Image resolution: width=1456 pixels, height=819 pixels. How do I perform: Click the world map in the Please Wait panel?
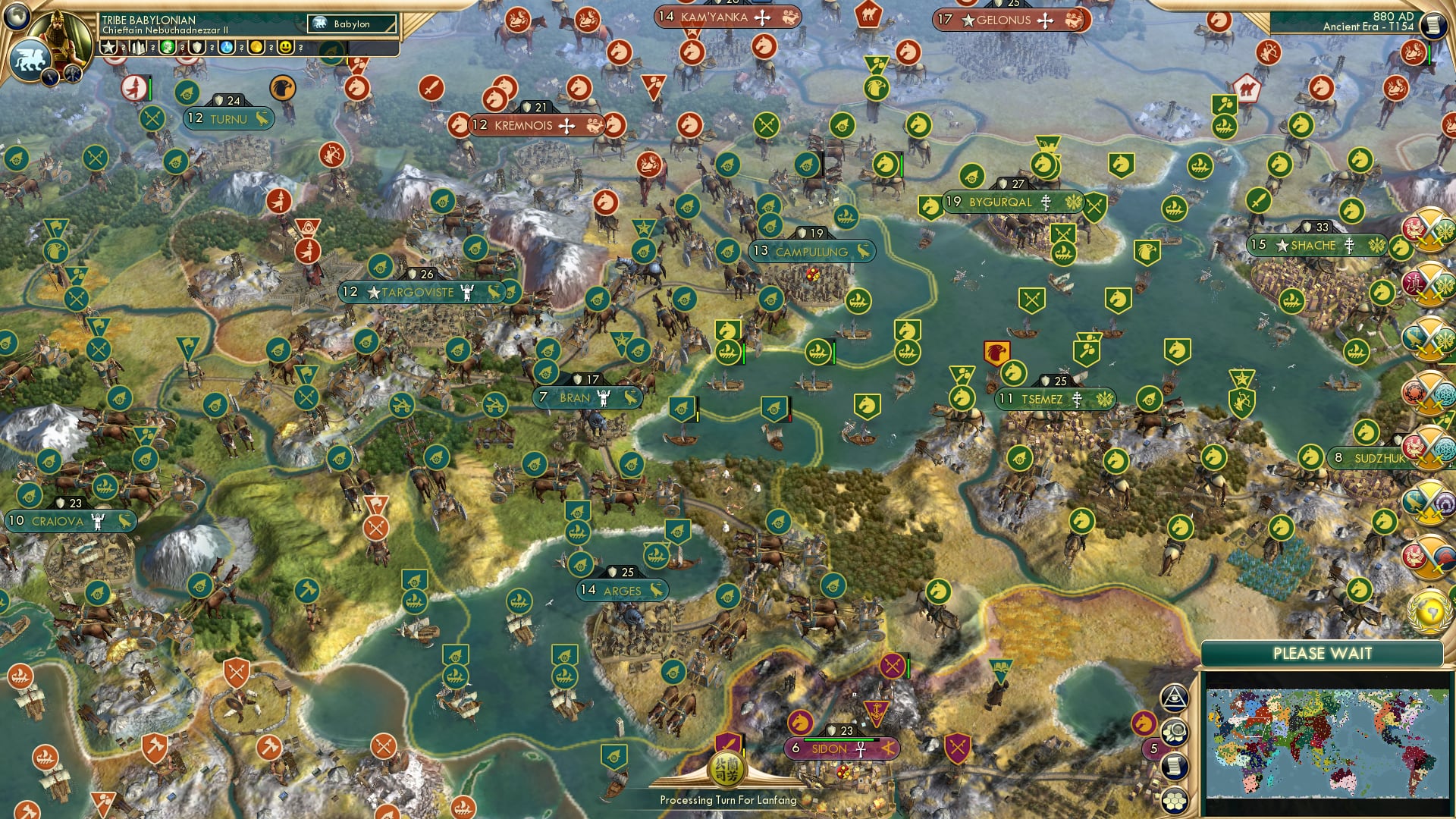pyautogui.click(x=1329, y=743)
